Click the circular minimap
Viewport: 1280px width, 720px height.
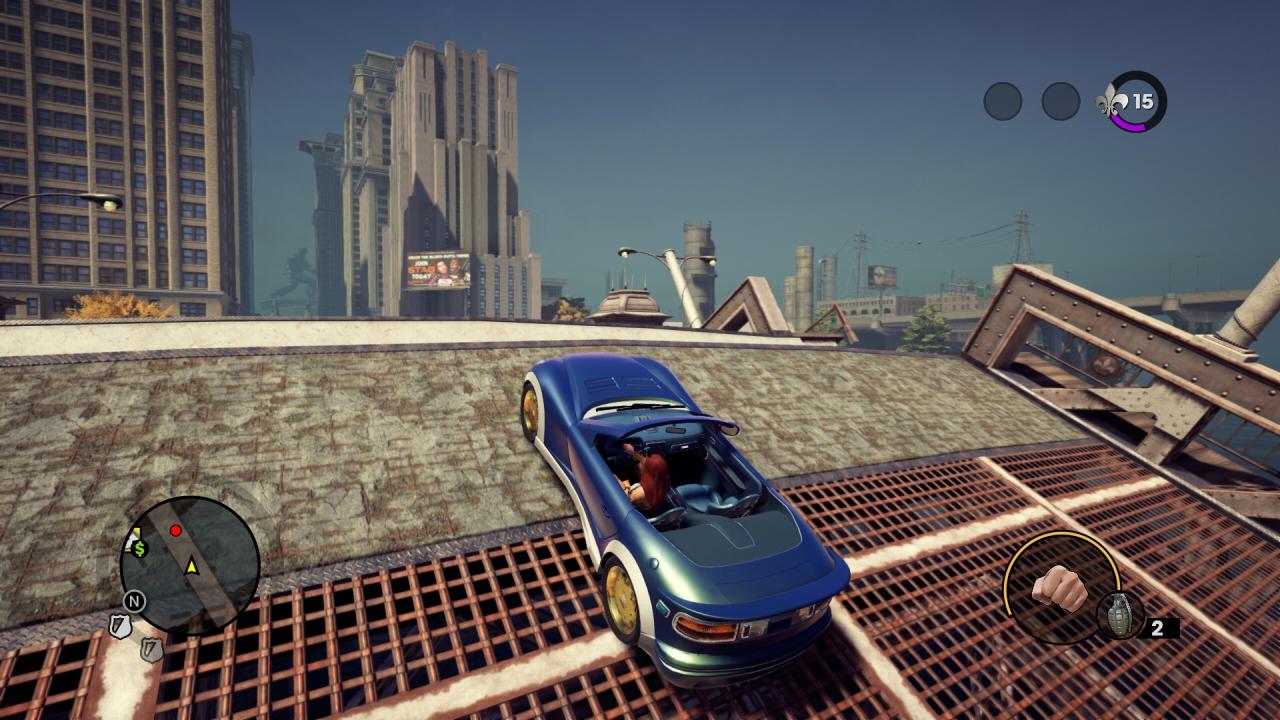(x=190, y=566)
